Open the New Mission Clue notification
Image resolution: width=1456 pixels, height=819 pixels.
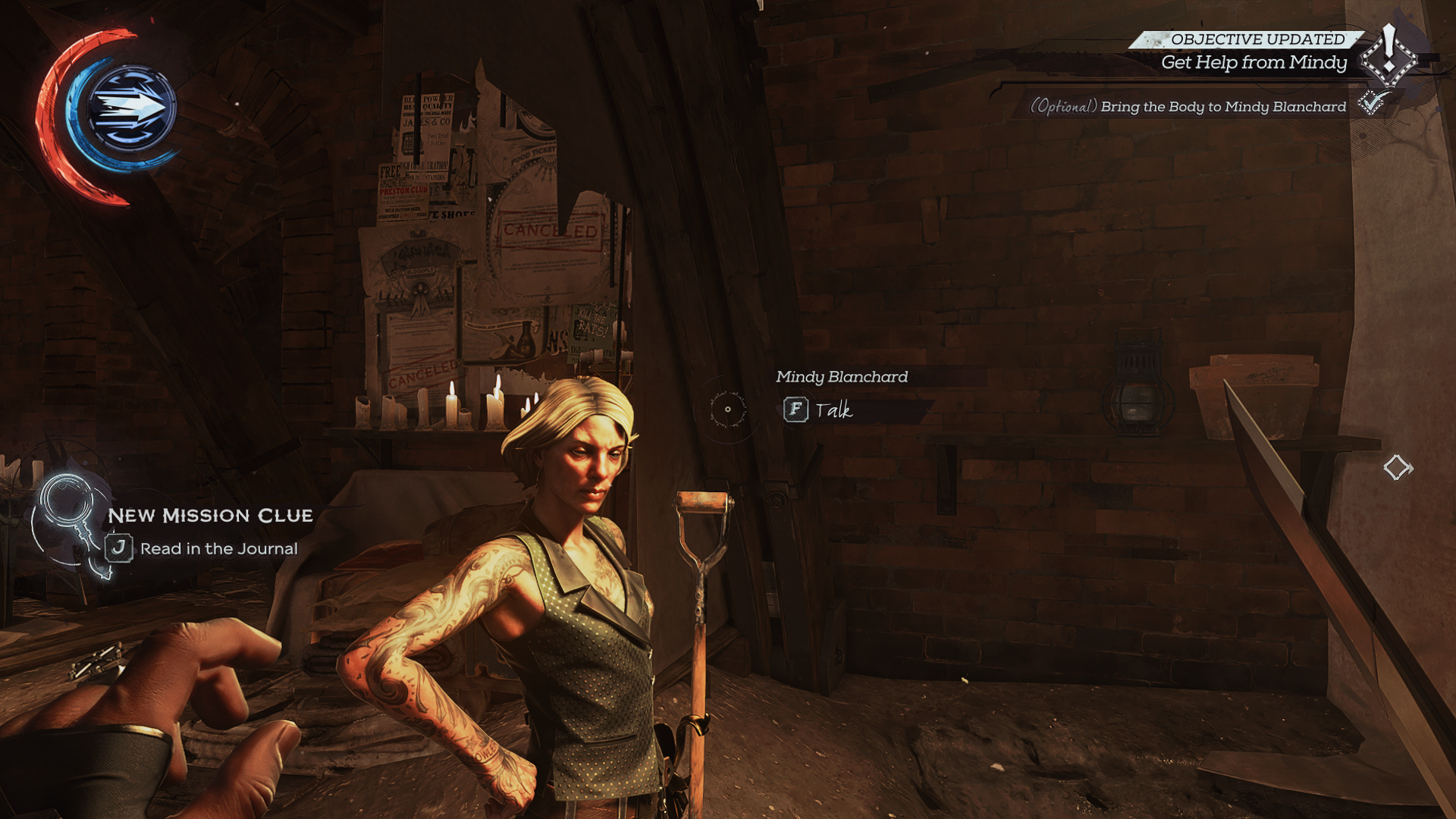(210, 516)
